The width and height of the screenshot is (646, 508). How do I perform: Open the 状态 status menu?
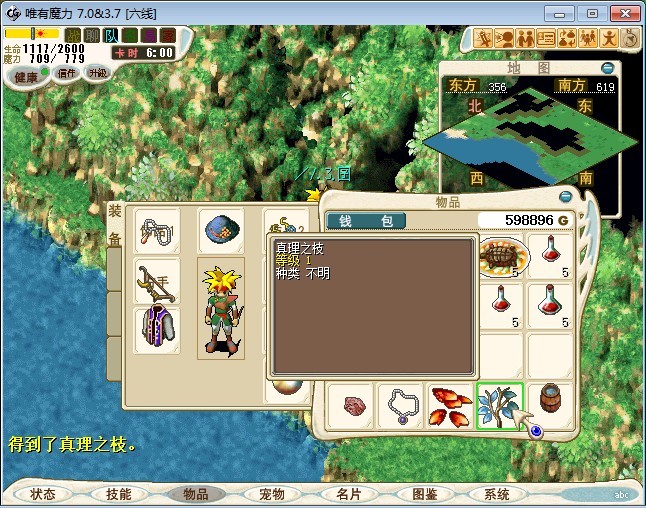coord(43,494)
